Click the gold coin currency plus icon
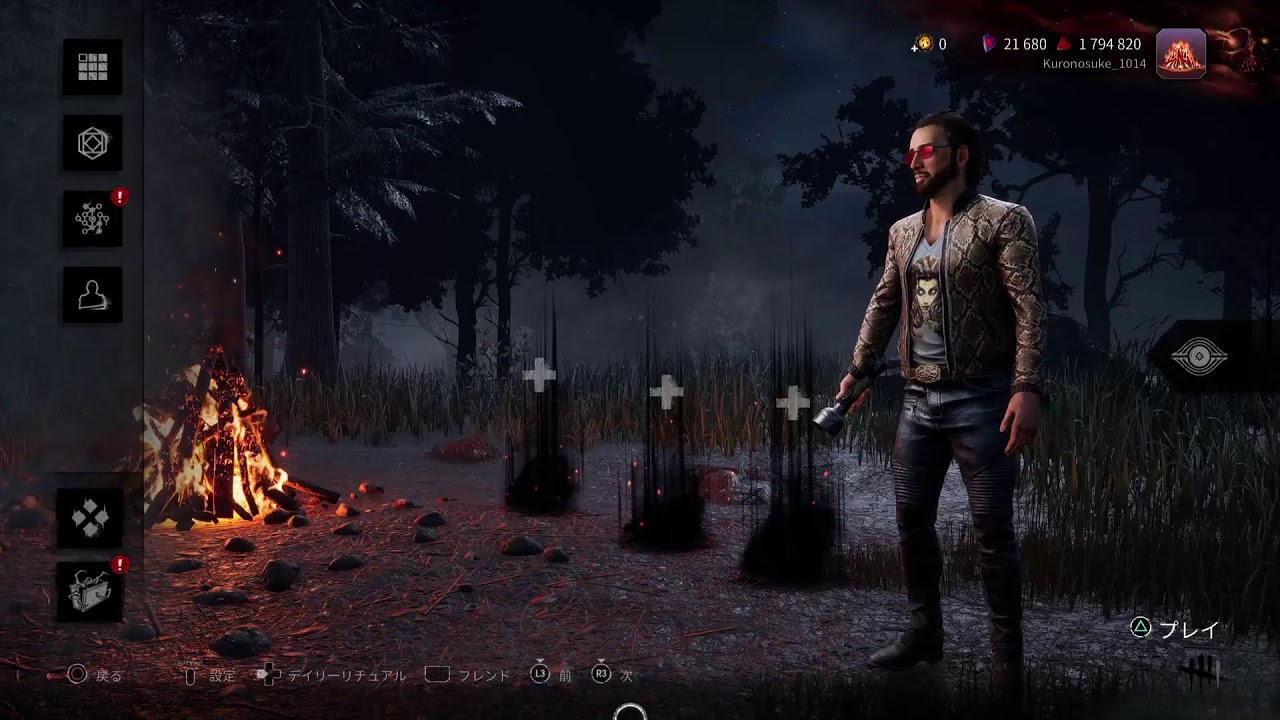The width and height of the screenshot is (1280, 720). pyautogui.click(x=923, y=44)
